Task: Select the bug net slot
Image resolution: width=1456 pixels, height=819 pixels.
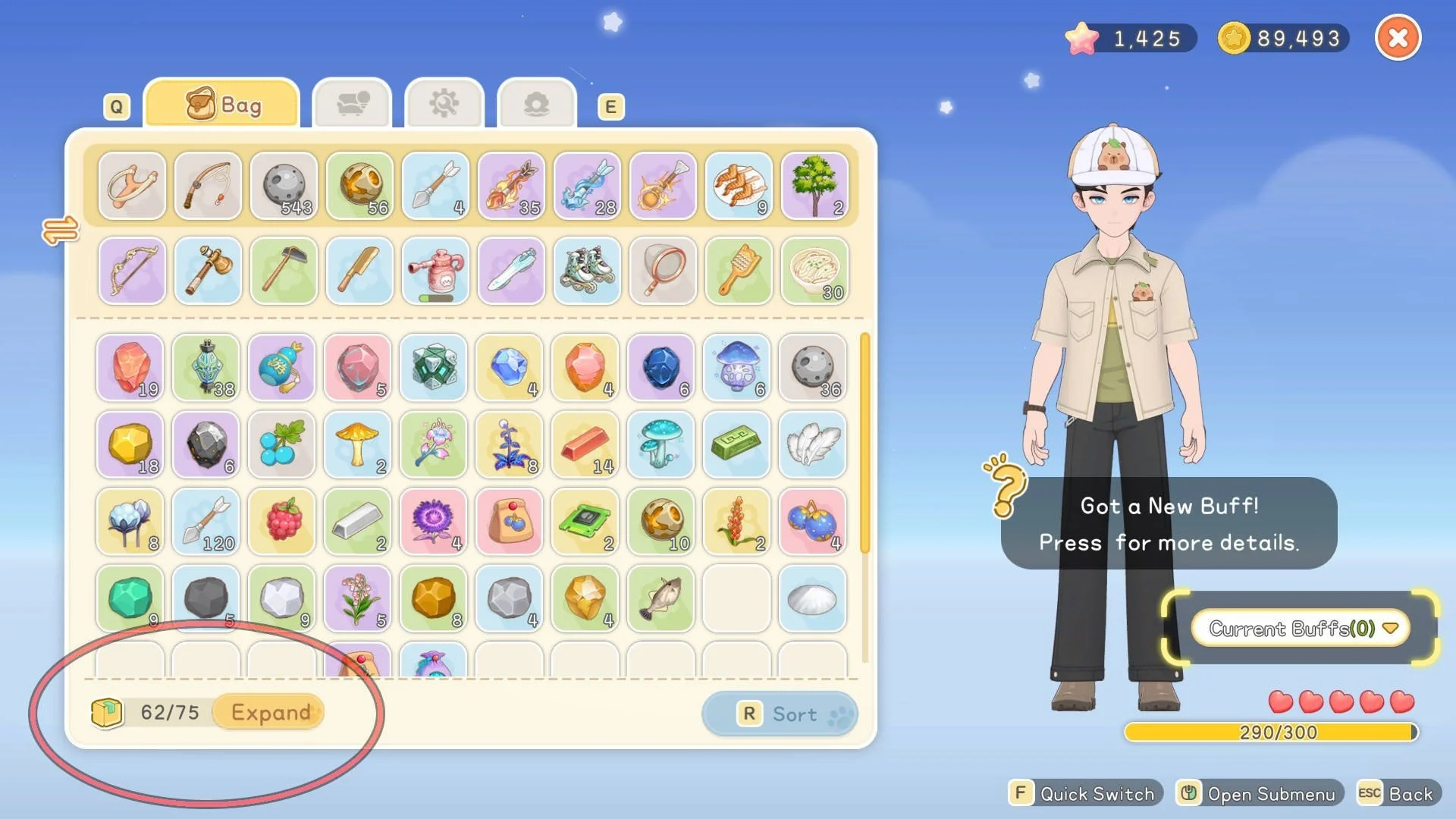Action: pyautogui.click(x=663, y=271)
